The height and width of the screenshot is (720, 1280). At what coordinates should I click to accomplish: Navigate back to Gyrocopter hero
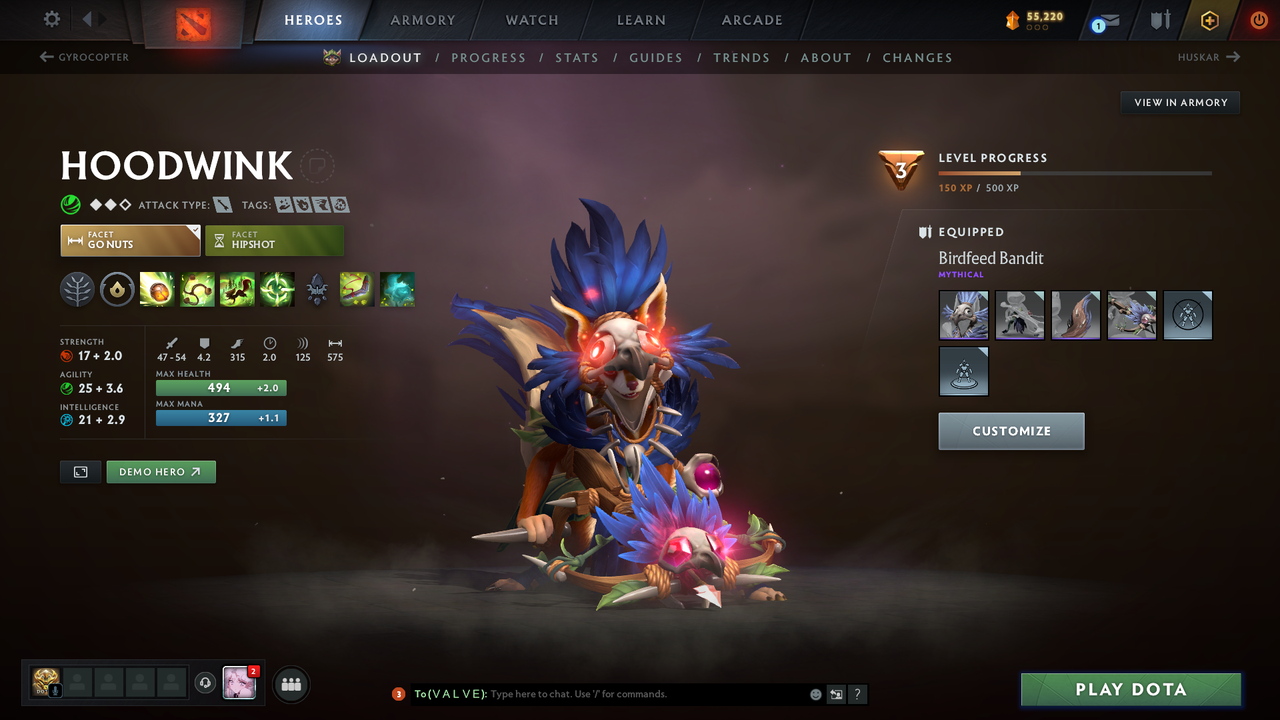84,57
